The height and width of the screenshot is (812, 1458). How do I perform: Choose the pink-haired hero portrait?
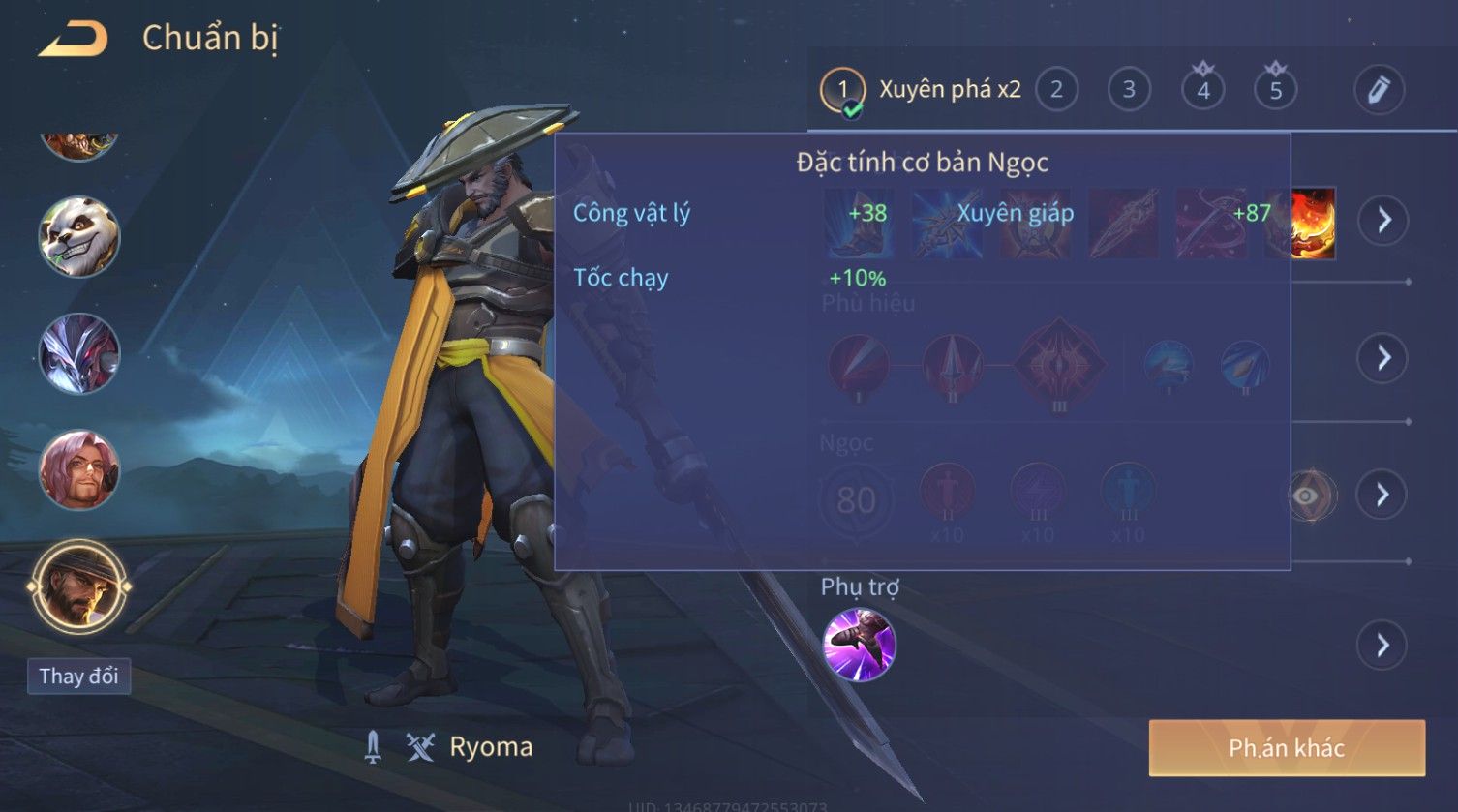(79, 470)
